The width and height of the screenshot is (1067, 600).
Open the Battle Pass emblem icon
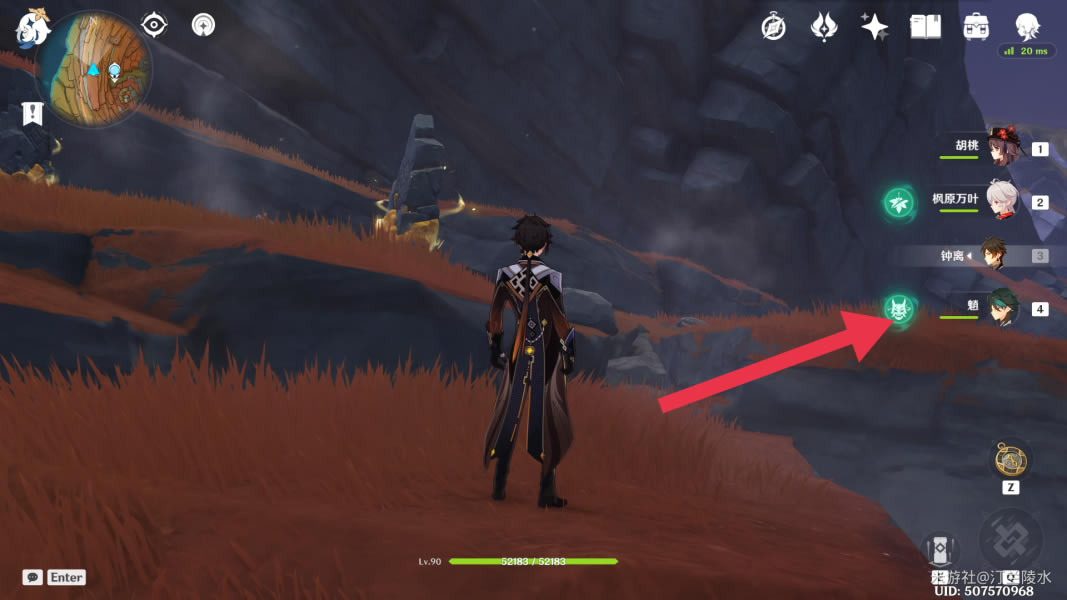(824, 27)
